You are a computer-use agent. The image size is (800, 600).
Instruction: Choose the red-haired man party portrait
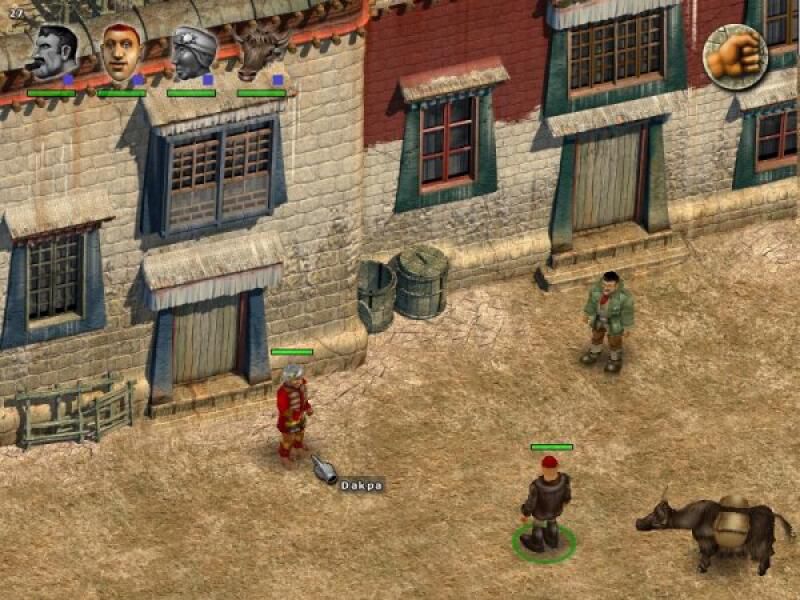(x=120, y=52)
